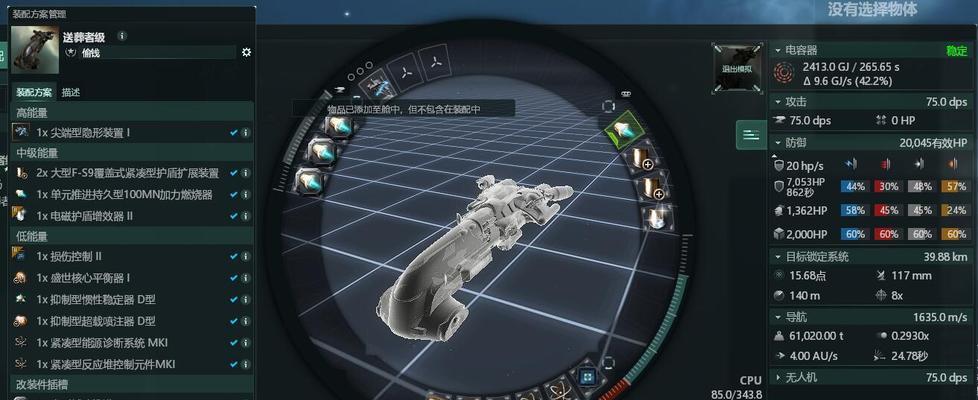Pick the 电磁护盾增效器 II row
The image size is (978, 400).
point(99,215)
